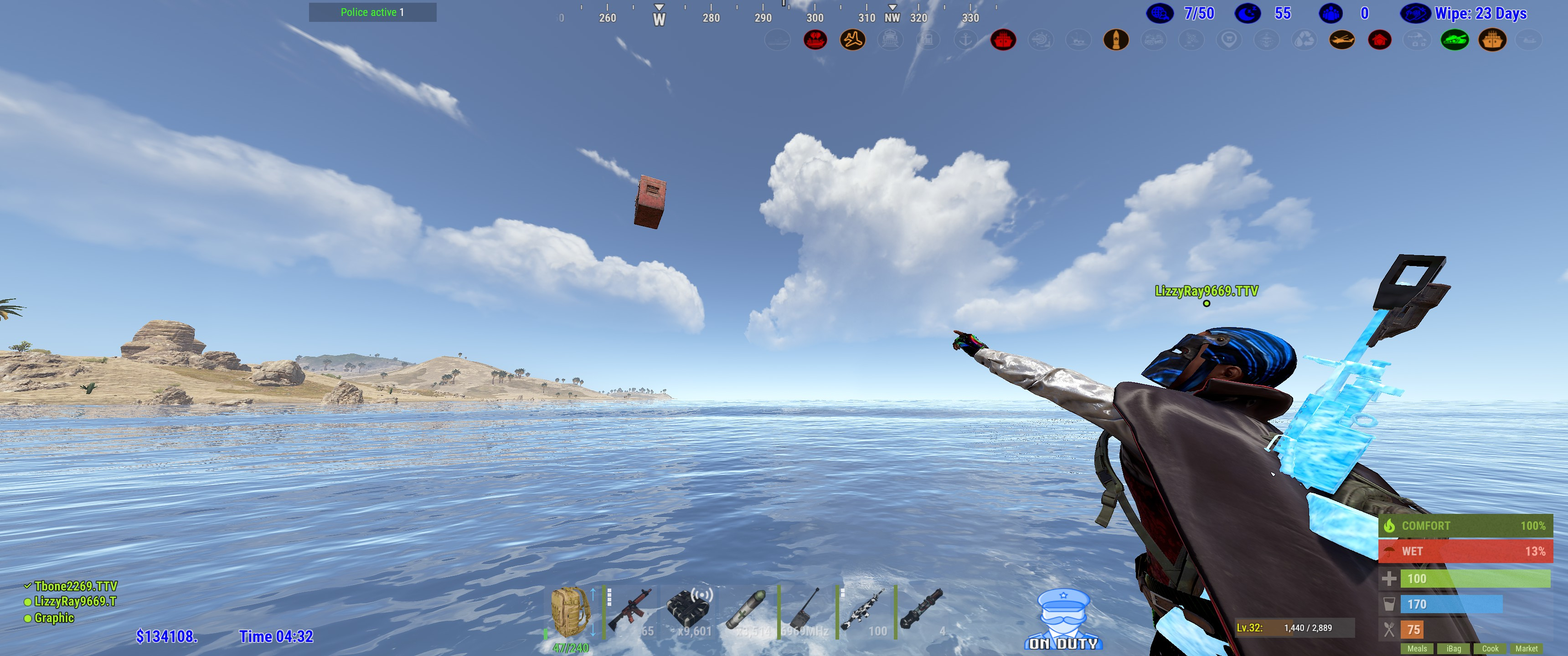Click the Cook button
This screenshot has height=656, width=1568.
(1490, 649)
